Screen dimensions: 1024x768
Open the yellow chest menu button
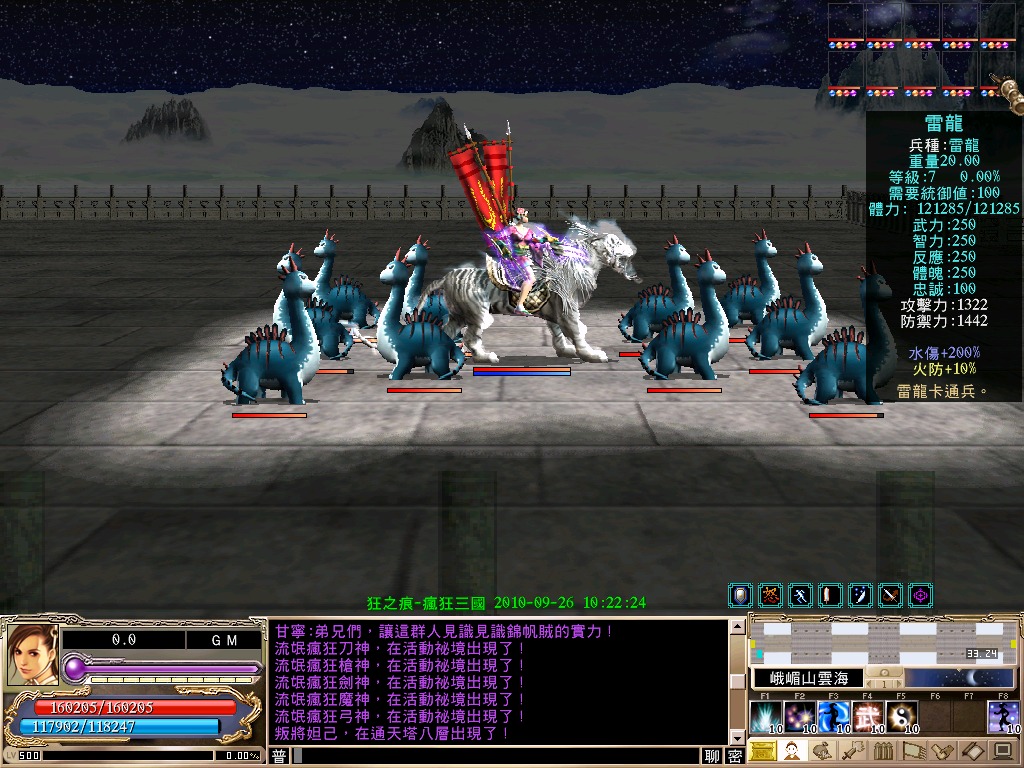[762, 751]
